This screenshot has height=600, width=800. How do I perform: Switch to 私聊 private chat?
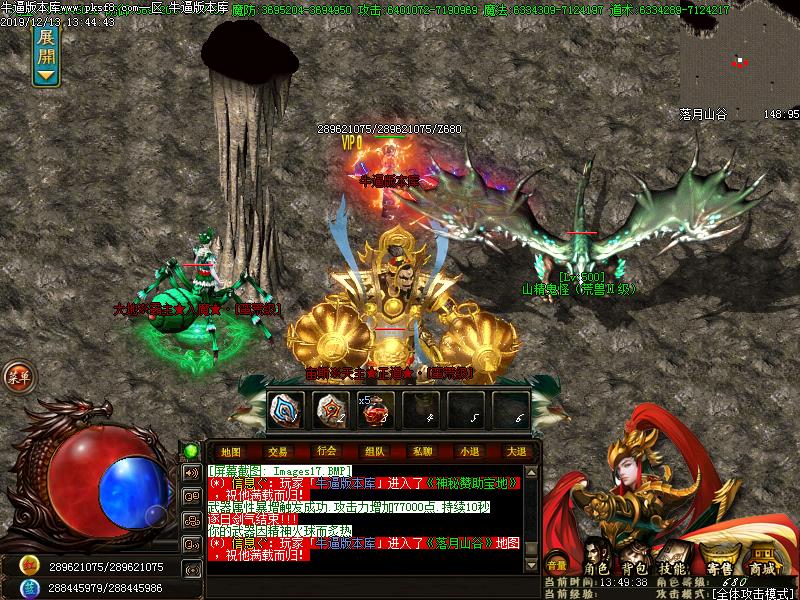coord(421,451)
